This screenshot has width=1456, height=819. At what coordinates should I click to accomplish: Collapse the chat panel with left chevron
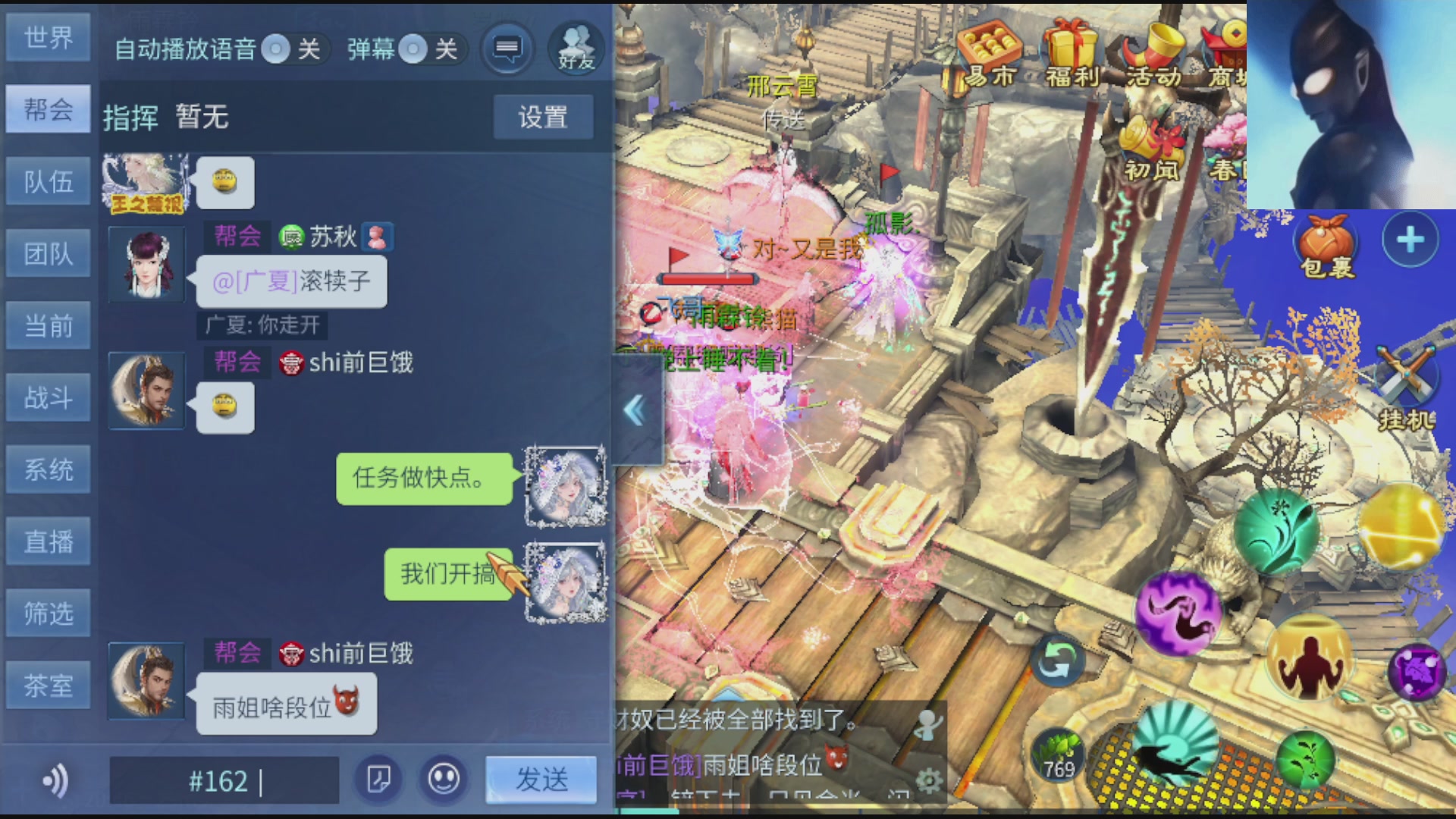tap(635, 409)
